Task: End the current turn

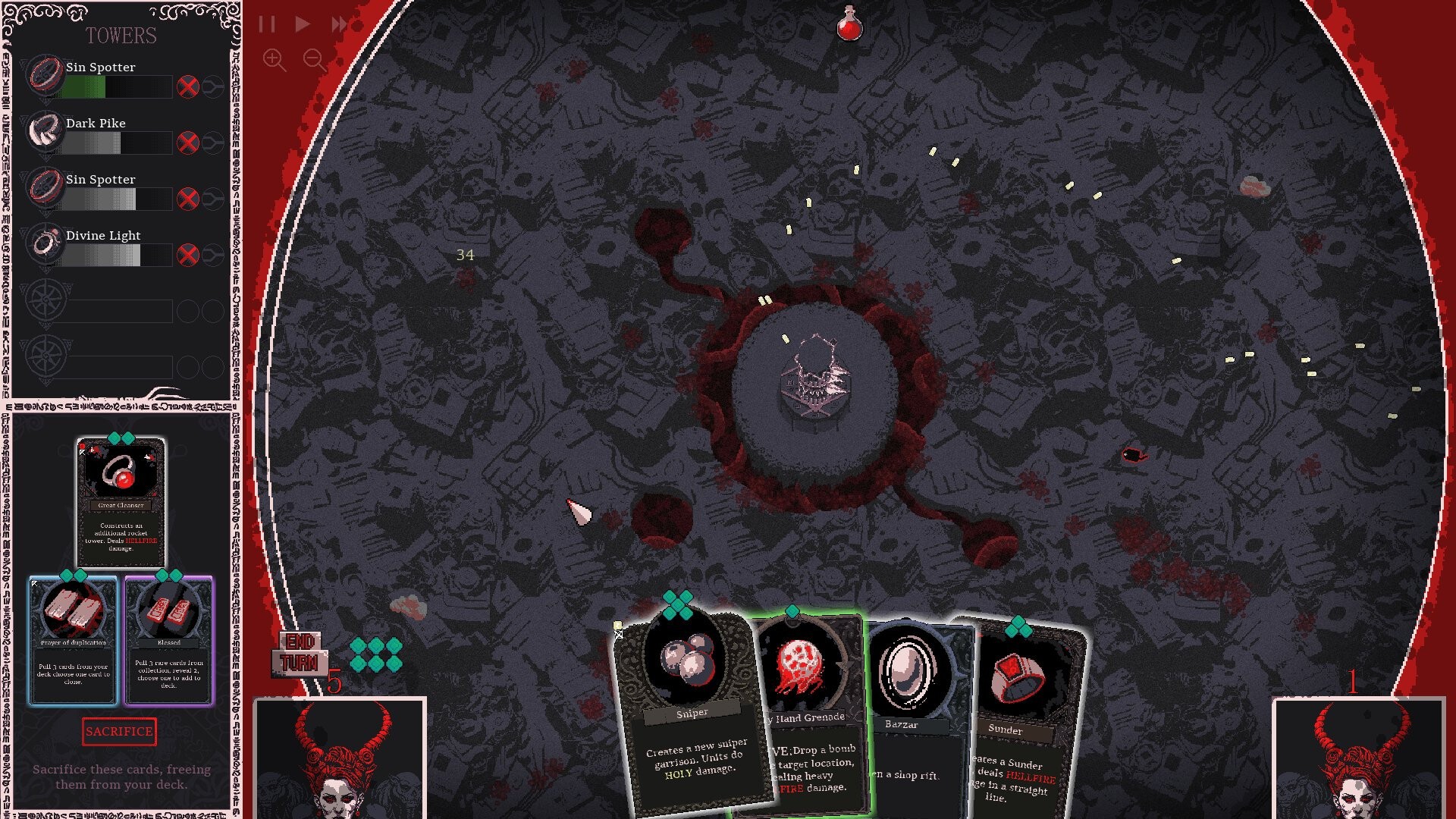Action: (x=300, y=653)
